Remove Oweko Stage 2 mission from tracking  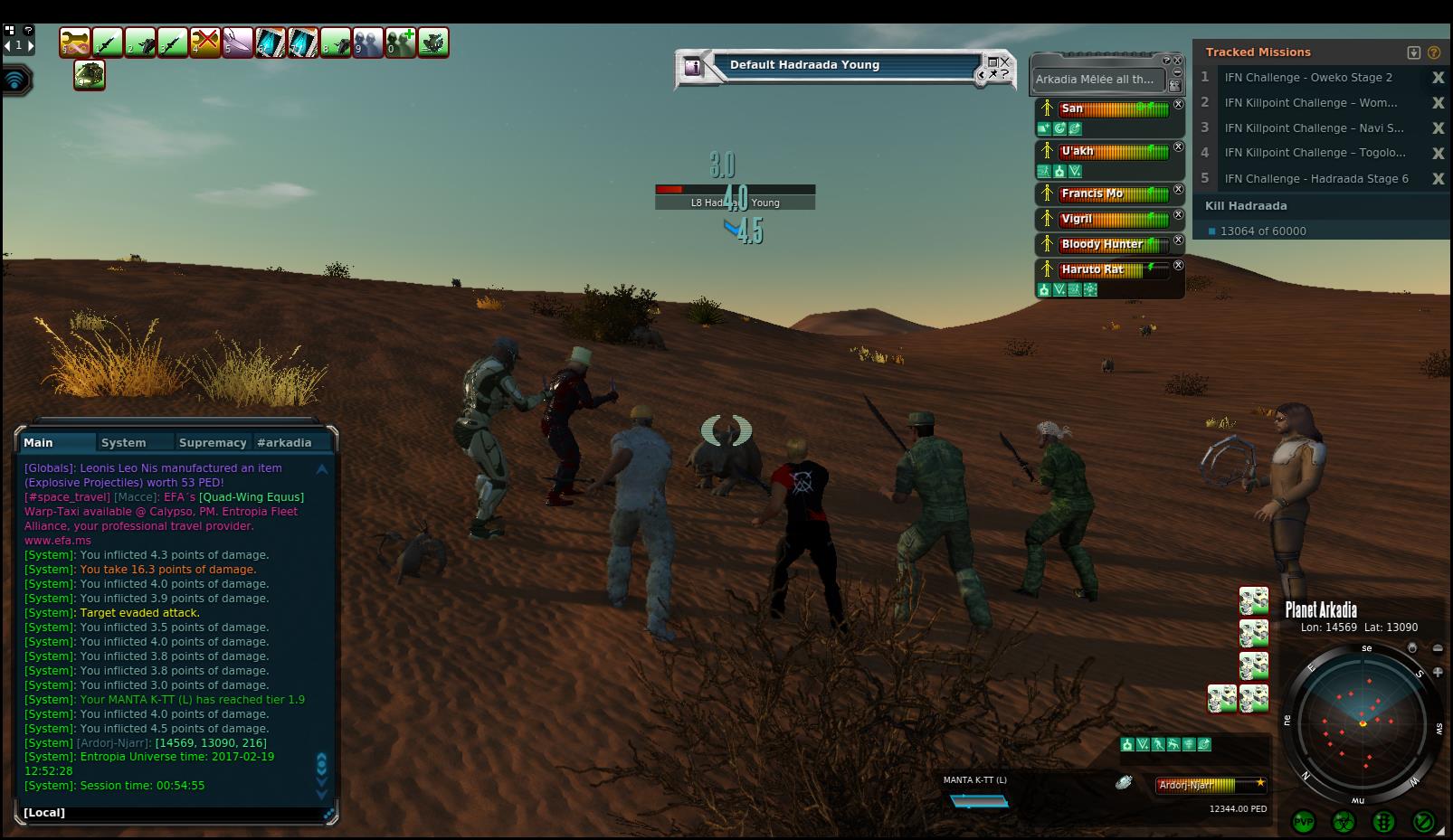tap(1438, 78)
